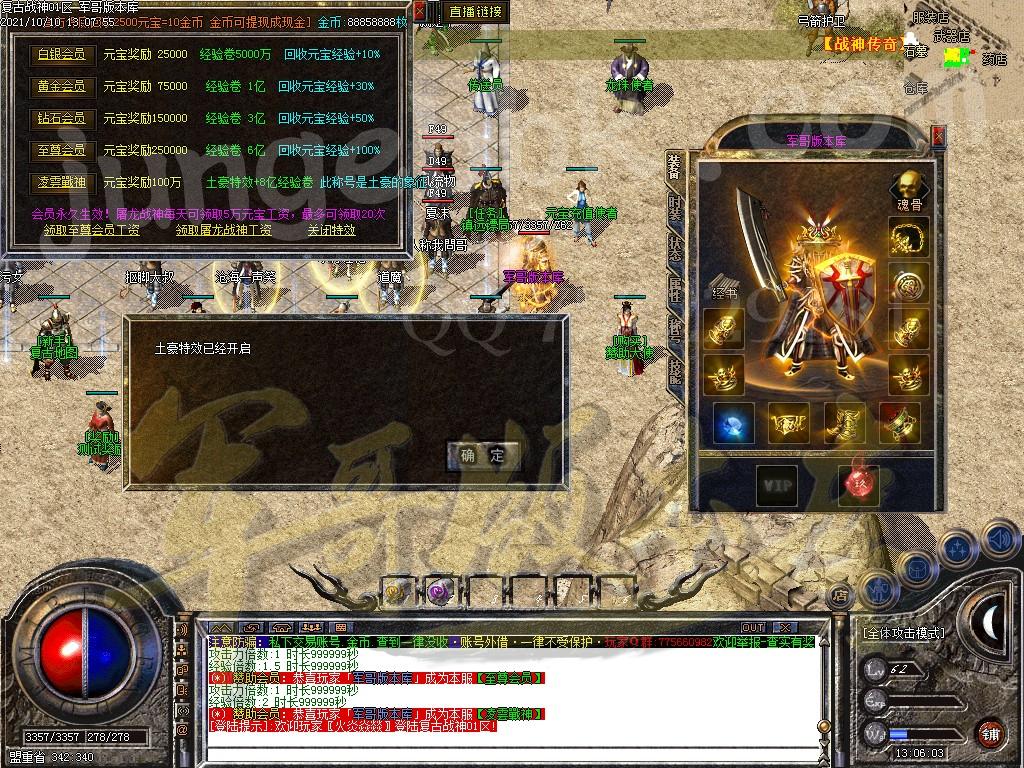Image resolution: width=1024 pixels, height=768 pixels.
Task: Claim 领取至尊会员工资 salary link
Action: (92, 230)
